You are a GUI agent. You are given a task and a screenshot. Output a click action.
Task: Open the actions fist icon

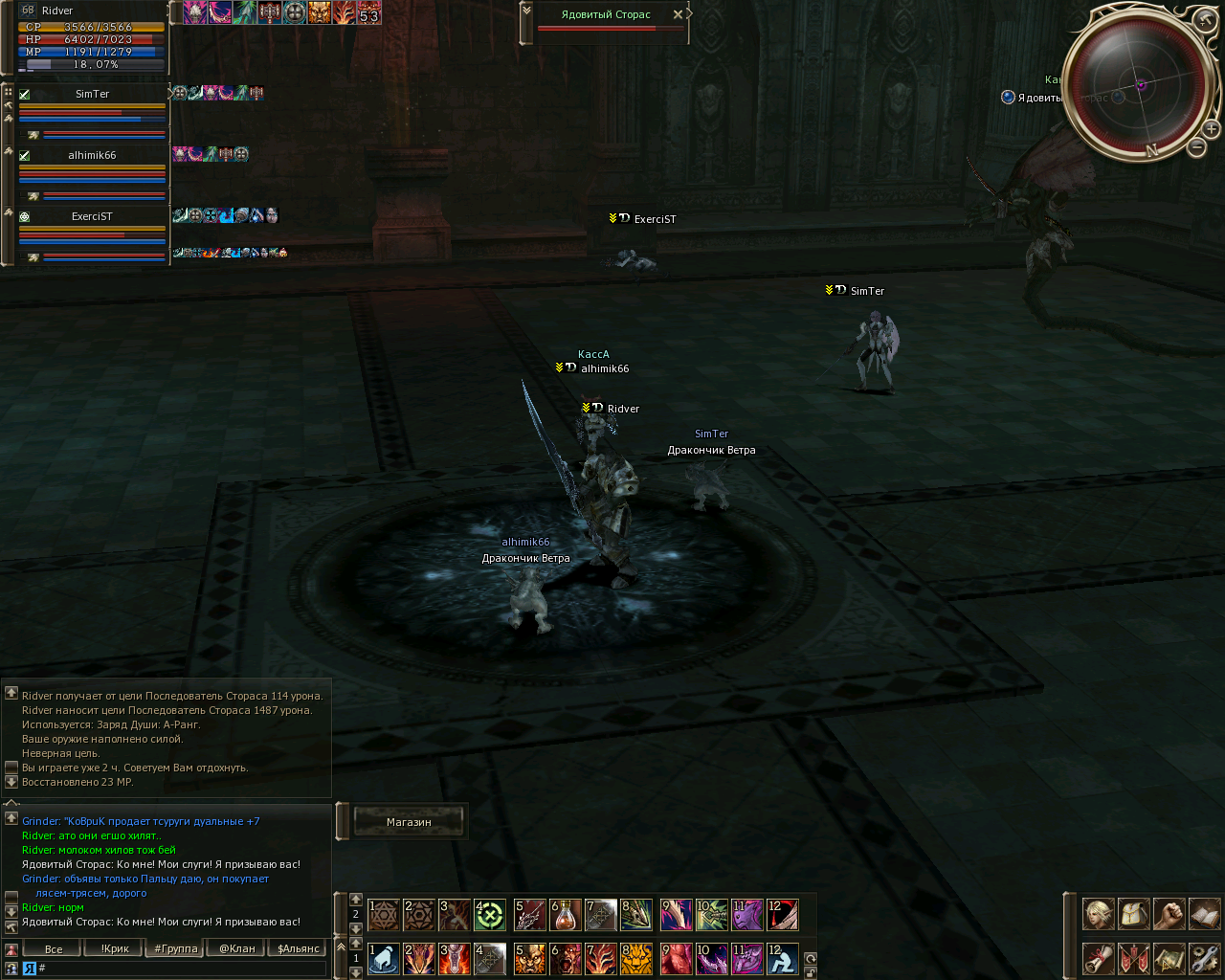pos(1169,914)
